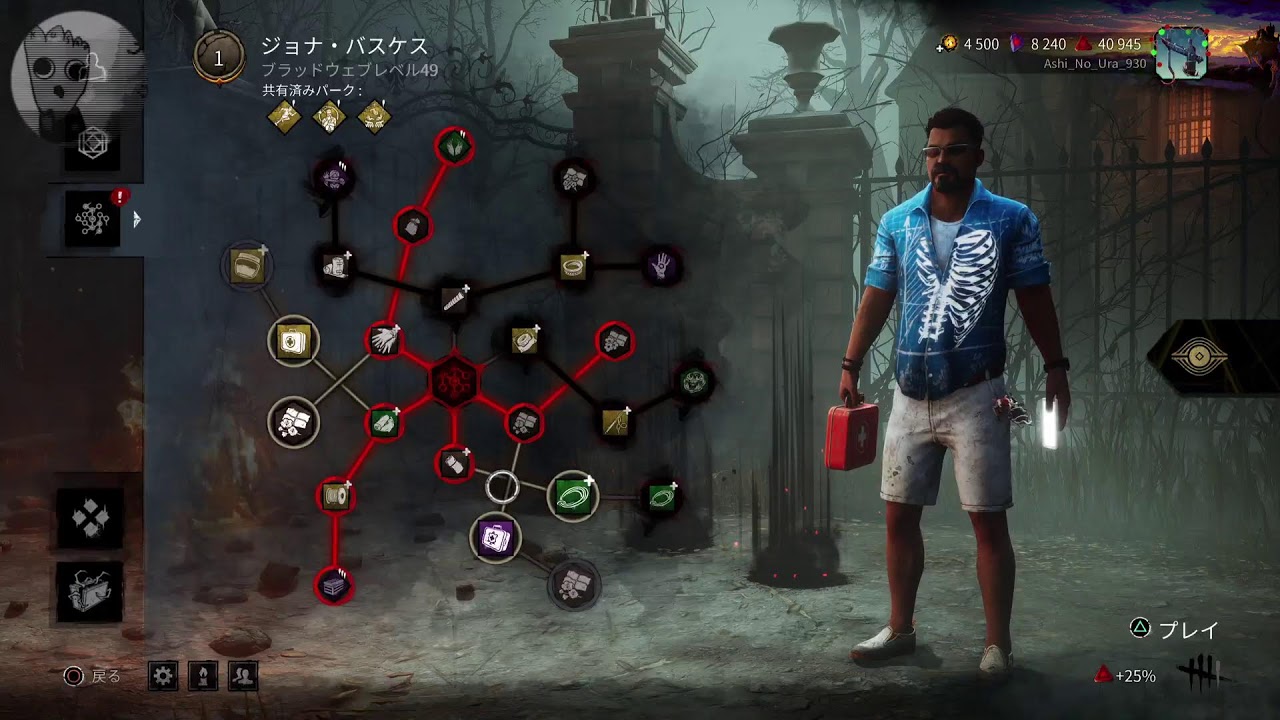Select the purple hand node
The width and height of the screenshot is (1280, 720).
point(661,266)
